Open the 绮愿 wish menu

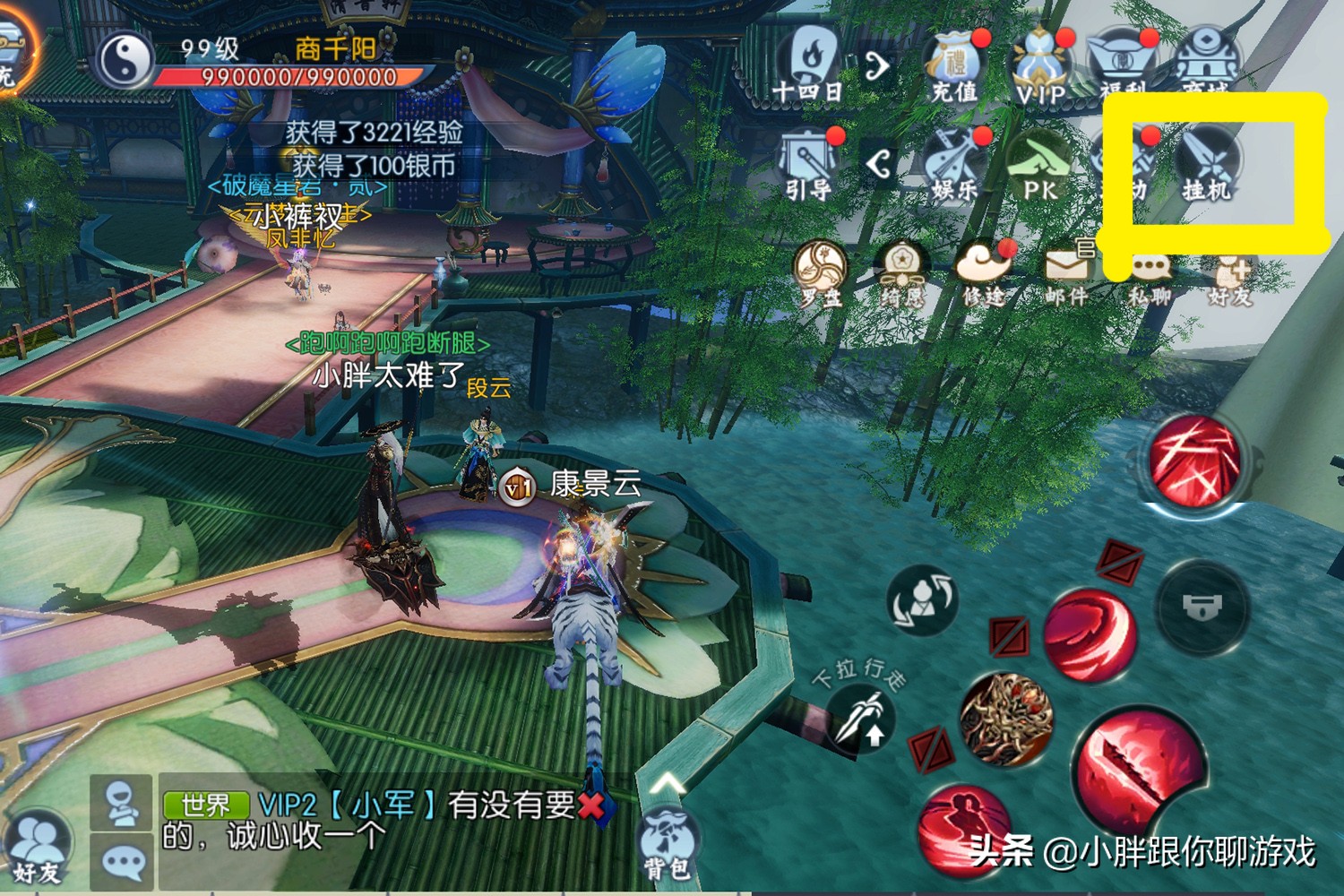tap(900, 272)
